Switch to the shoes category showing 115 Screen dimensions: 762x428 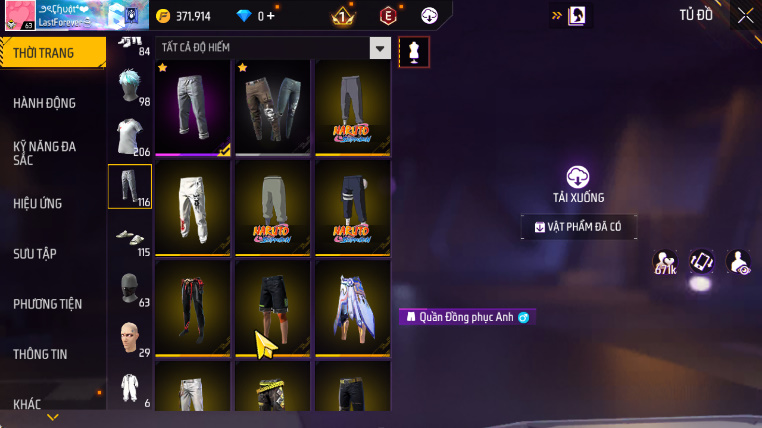129,236
